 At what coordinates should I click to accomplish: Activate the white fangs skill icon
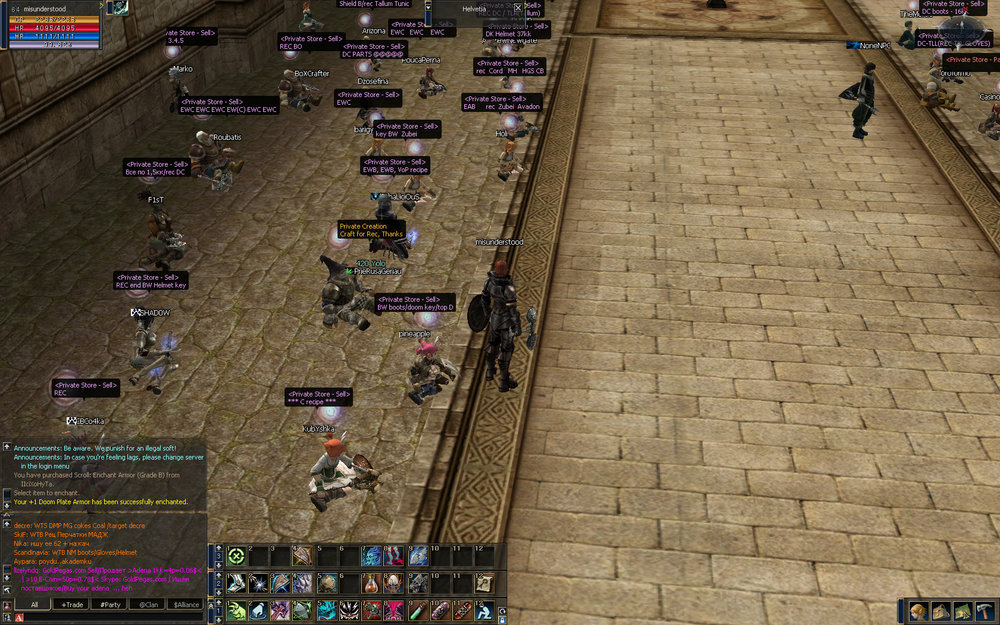point(349,610)
